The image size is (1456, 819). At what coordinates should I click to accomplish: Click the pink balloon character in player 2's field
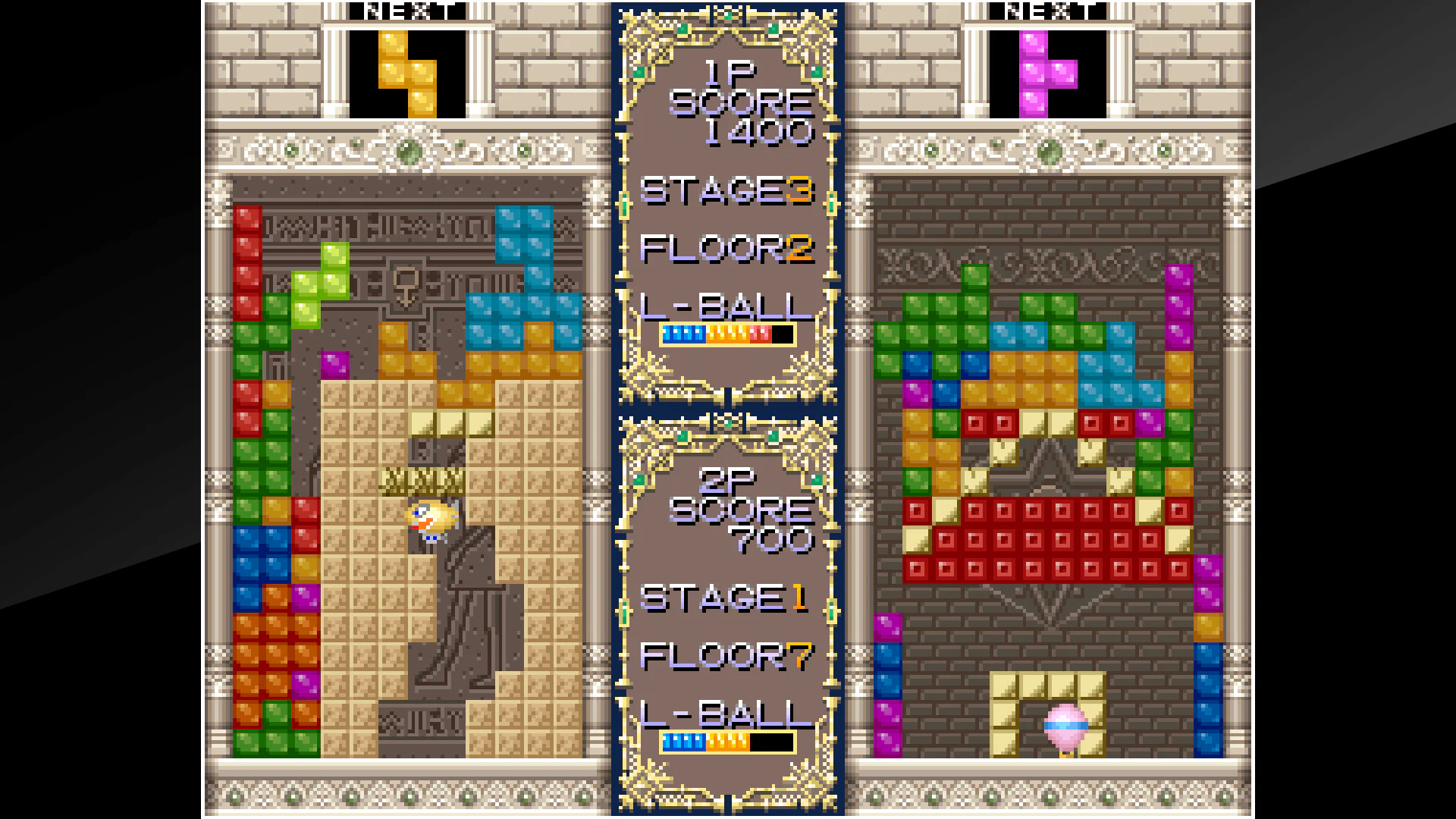tap(1065, 724)
